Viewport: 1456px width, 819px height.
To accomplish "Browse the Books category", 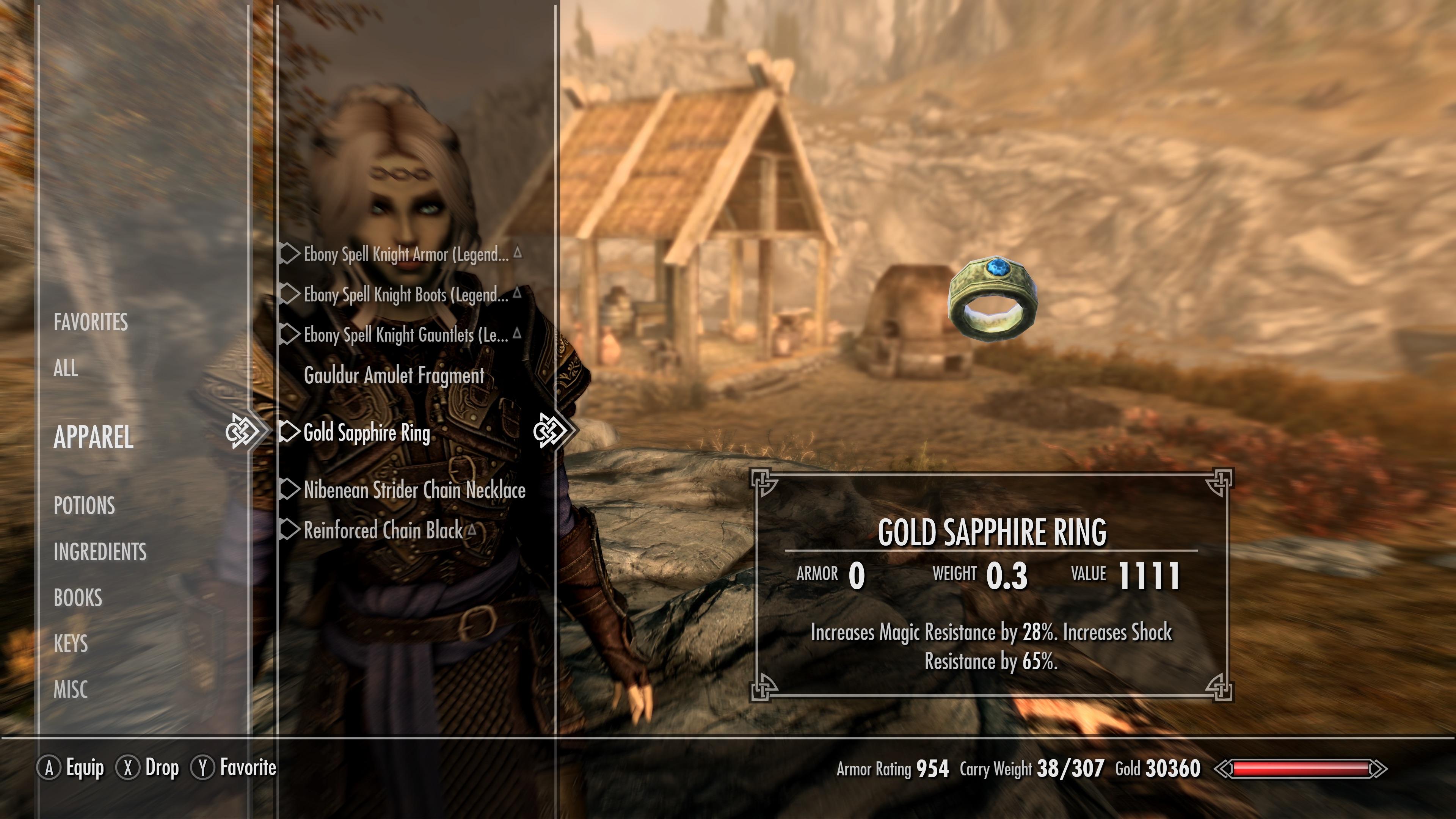I will tap(78, 598).
